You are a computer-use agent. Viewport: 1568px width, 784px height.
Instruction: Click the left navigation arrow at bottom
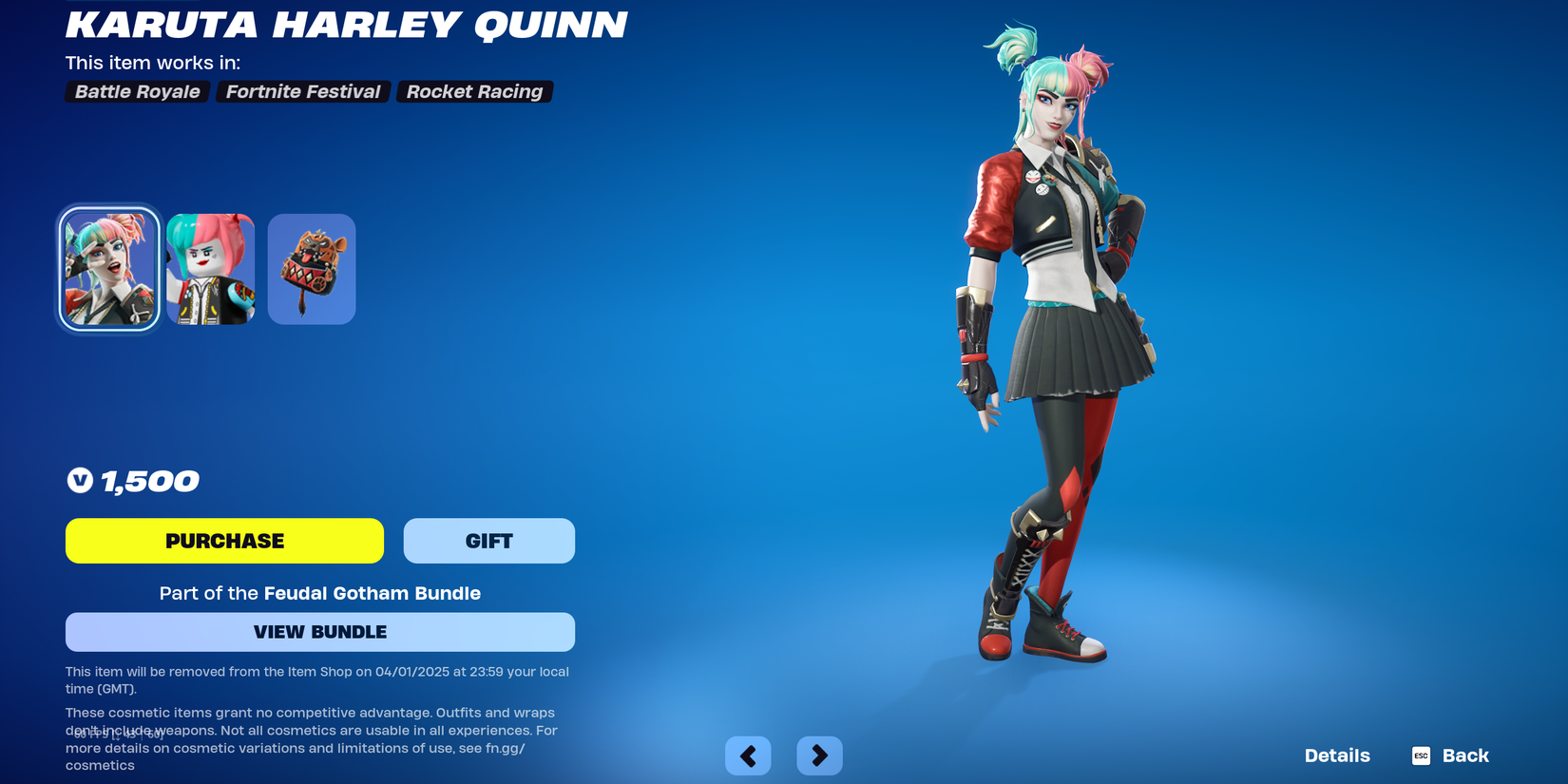click(x=747, y=755)
